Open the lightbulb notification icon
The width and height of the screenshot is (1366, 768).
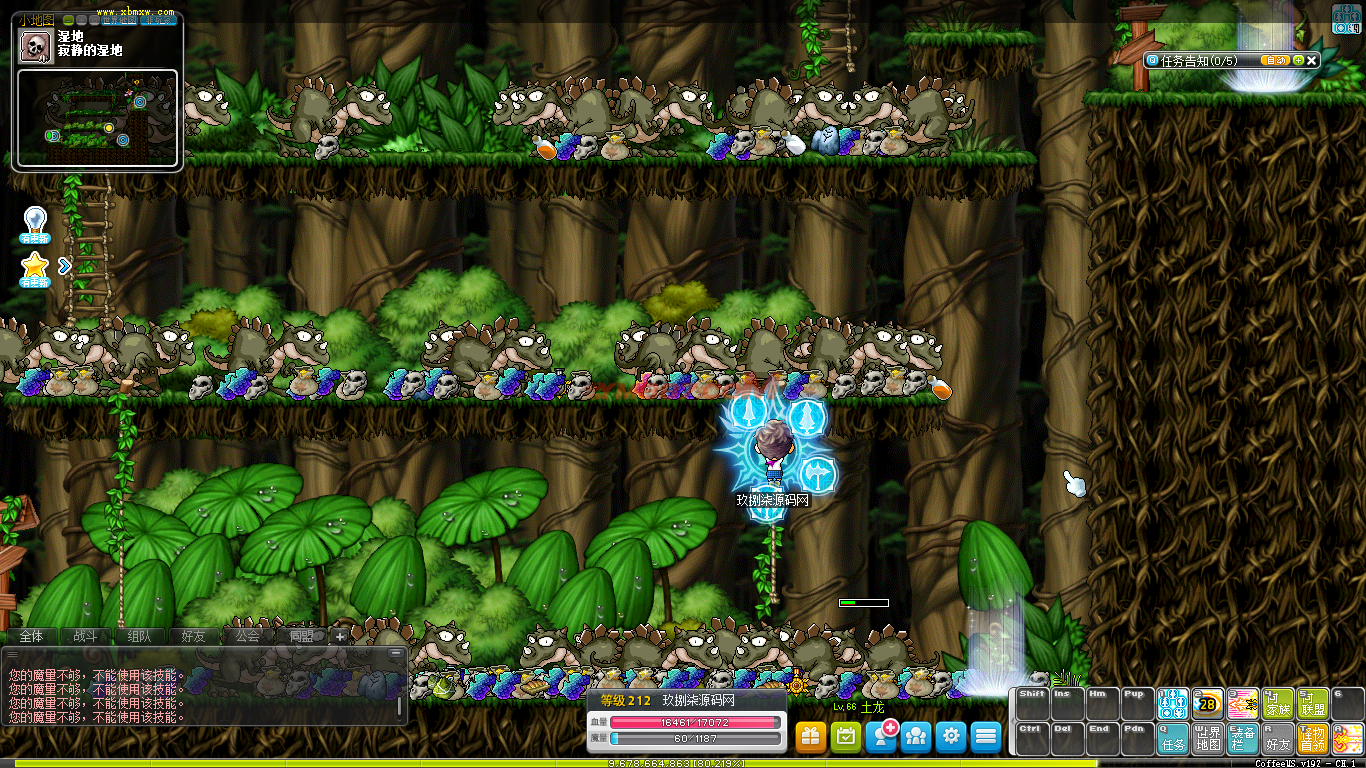pyautogui.click(x=35, y=223)
